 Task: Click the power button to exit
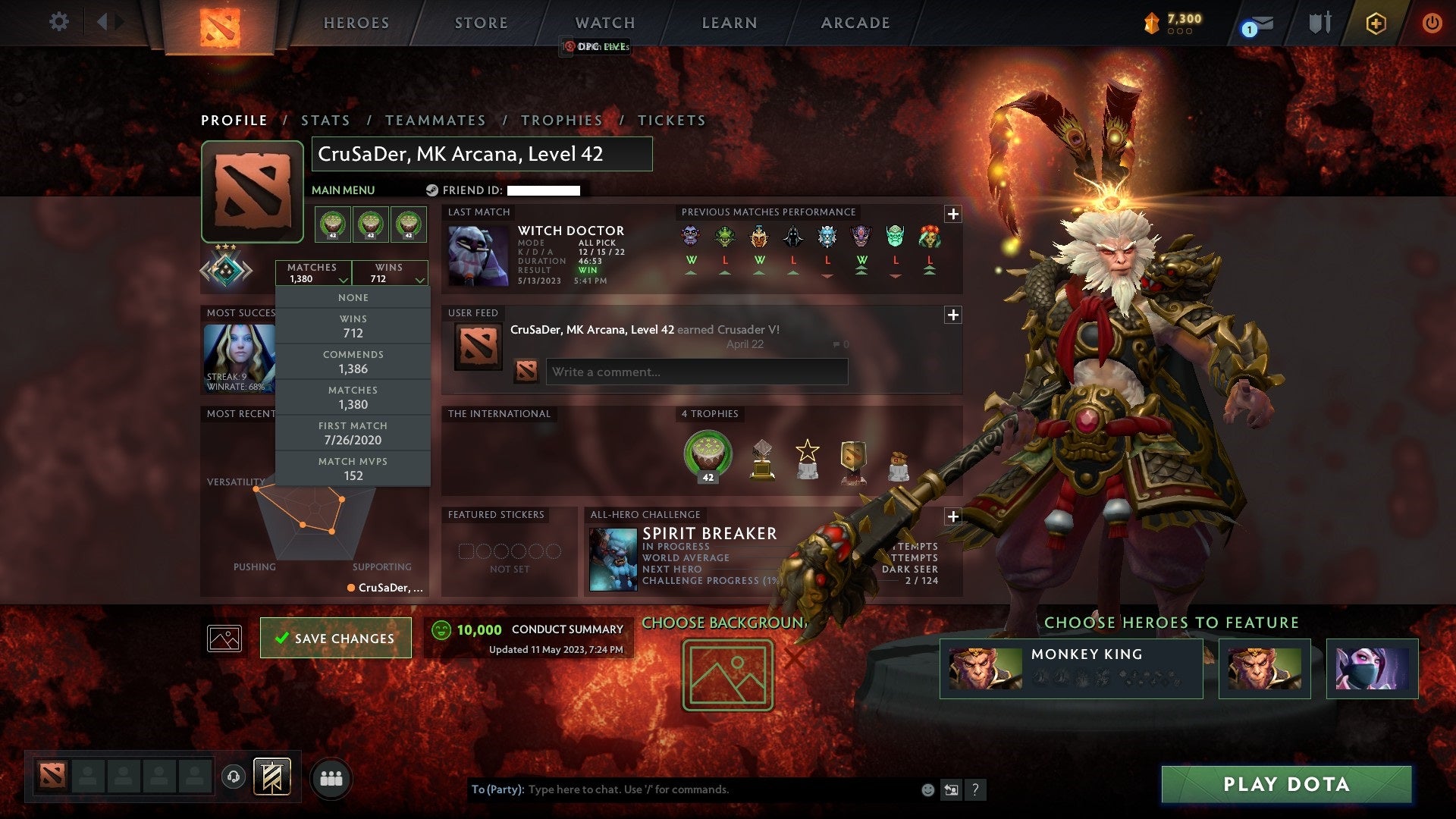1432,23
